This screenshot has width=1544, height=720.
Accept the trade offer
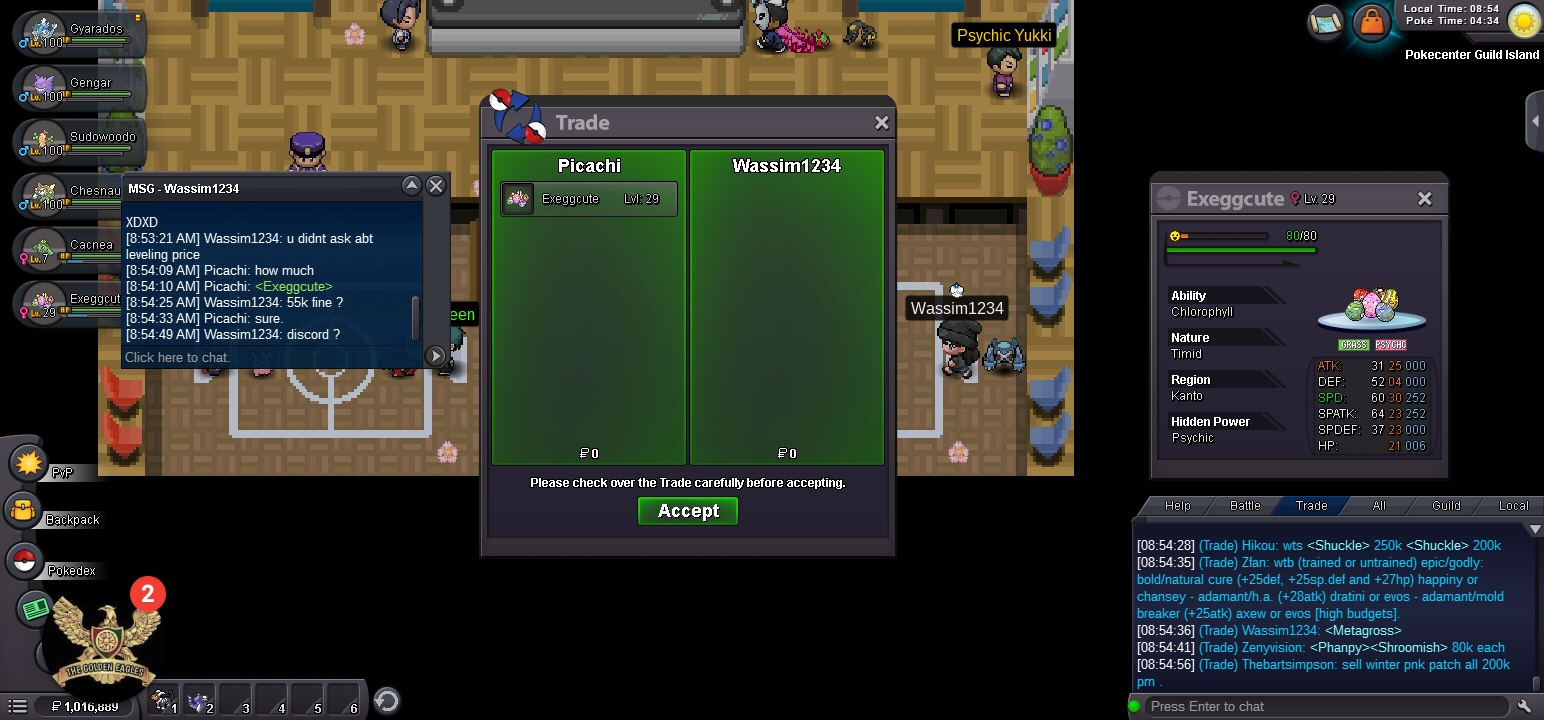coord(688,511)
